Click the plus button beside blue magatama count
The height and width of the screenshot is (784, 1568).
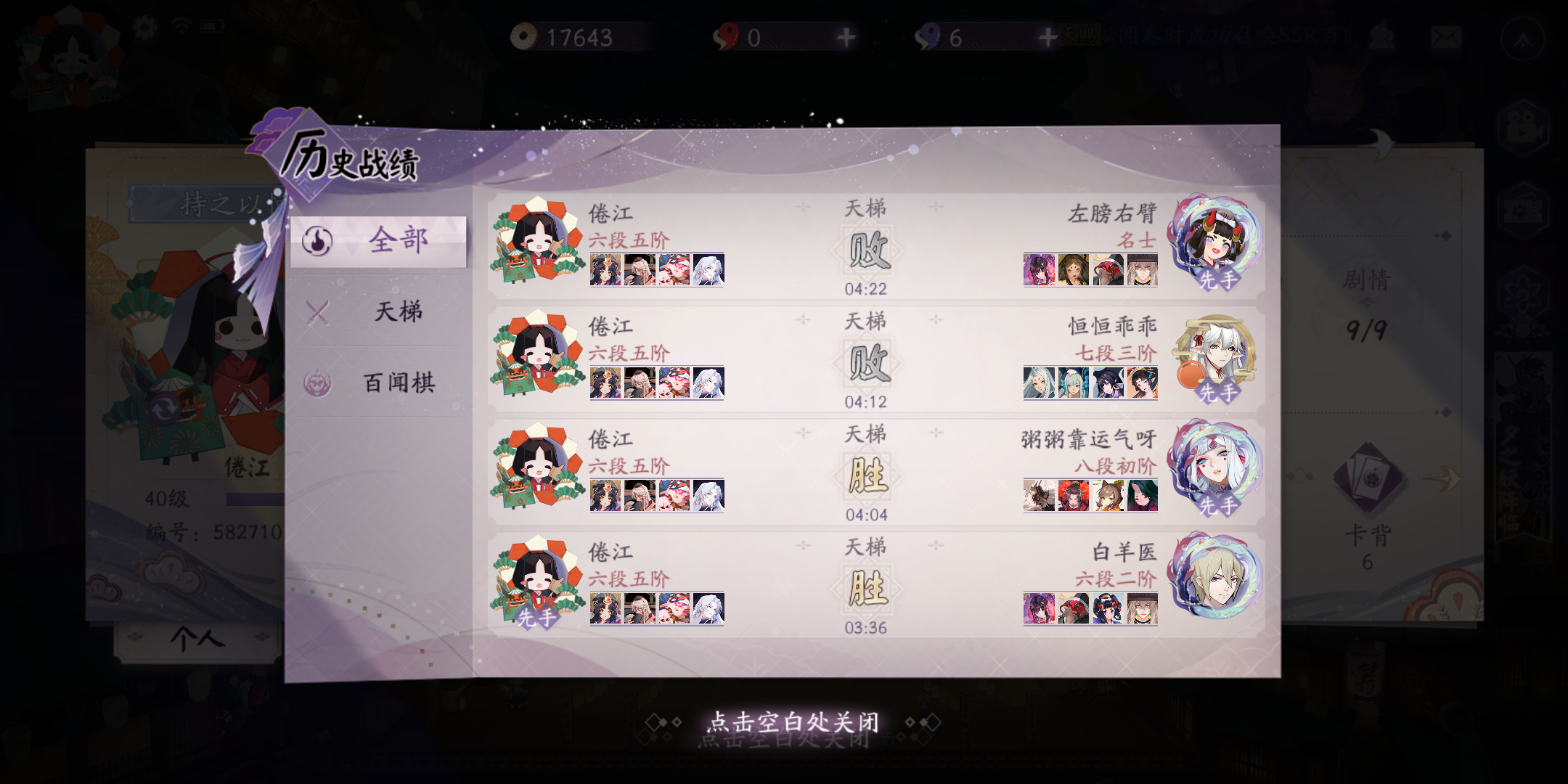click(1047, 36)
